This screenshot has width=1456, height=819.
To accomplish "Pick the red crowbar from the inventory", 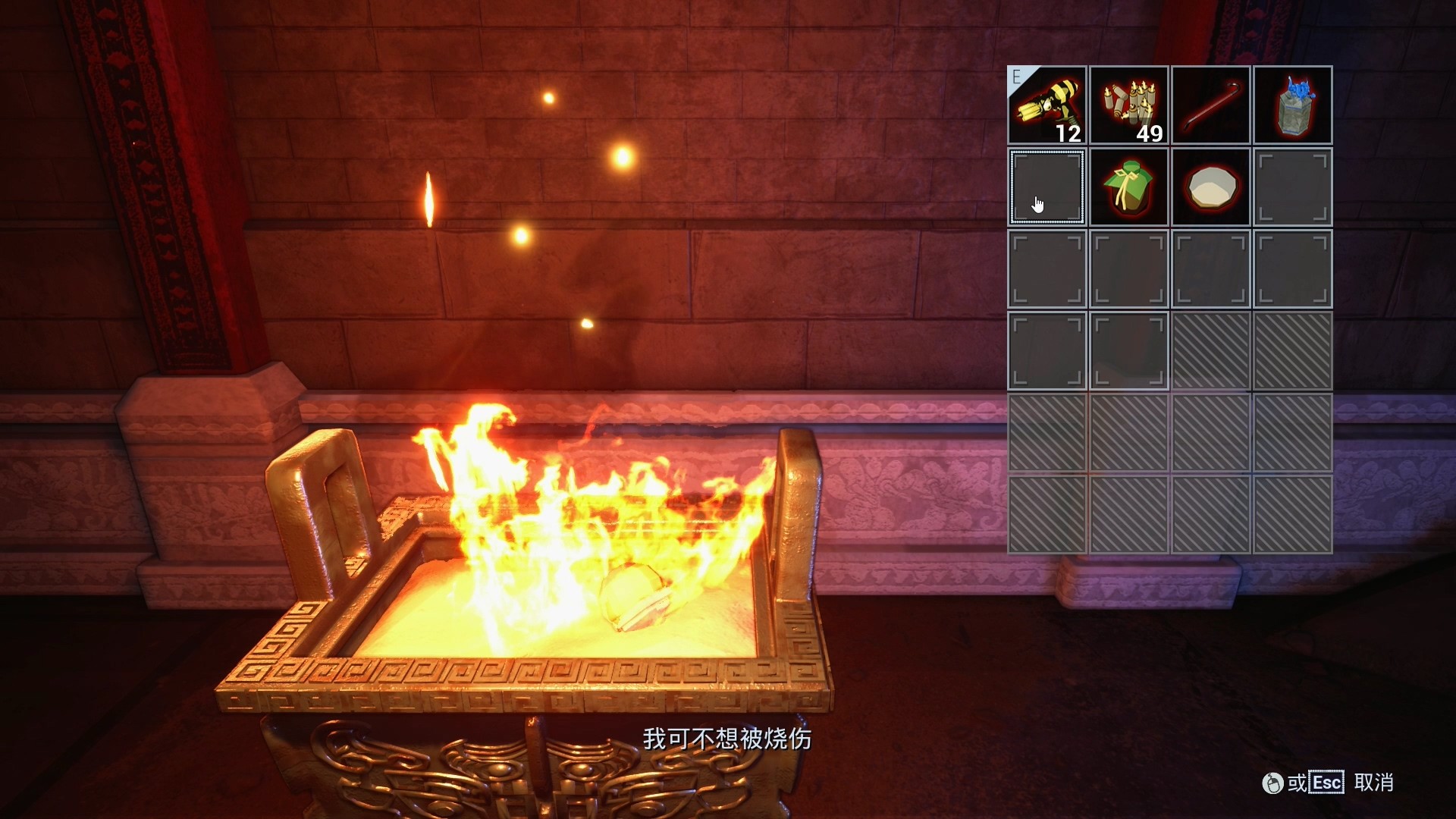I will 1210,105.
